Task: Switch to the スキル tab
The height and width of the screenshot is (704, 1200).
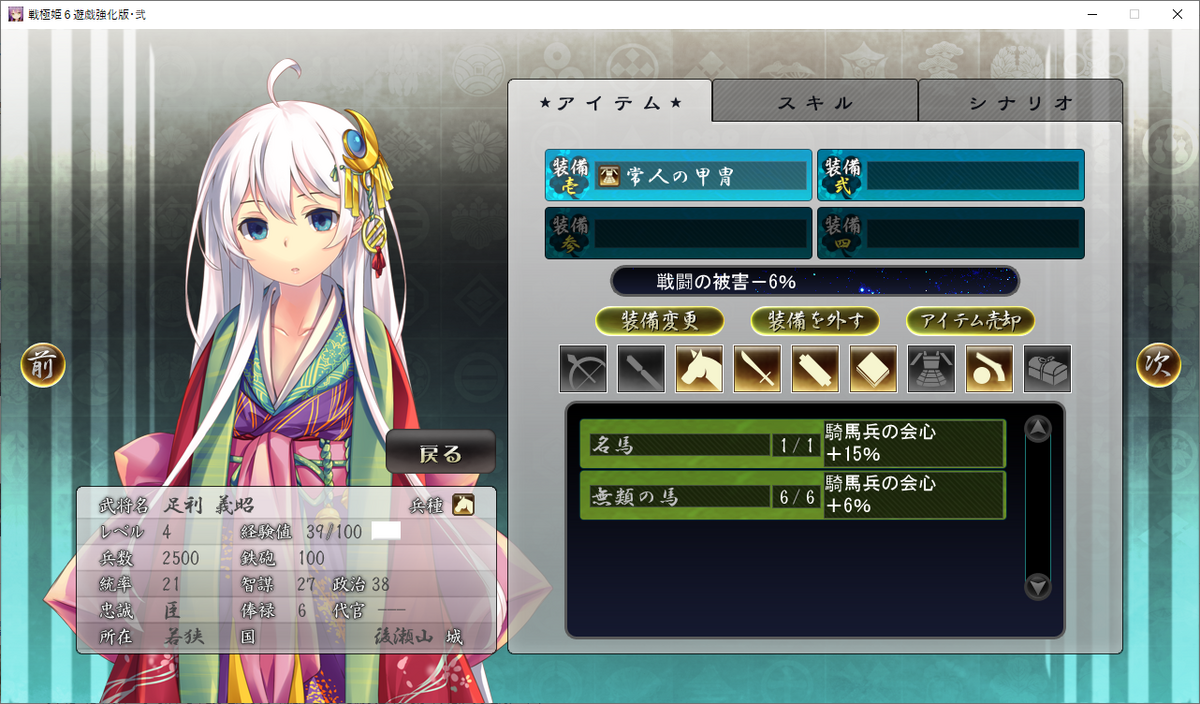Action: pos(815,102)
